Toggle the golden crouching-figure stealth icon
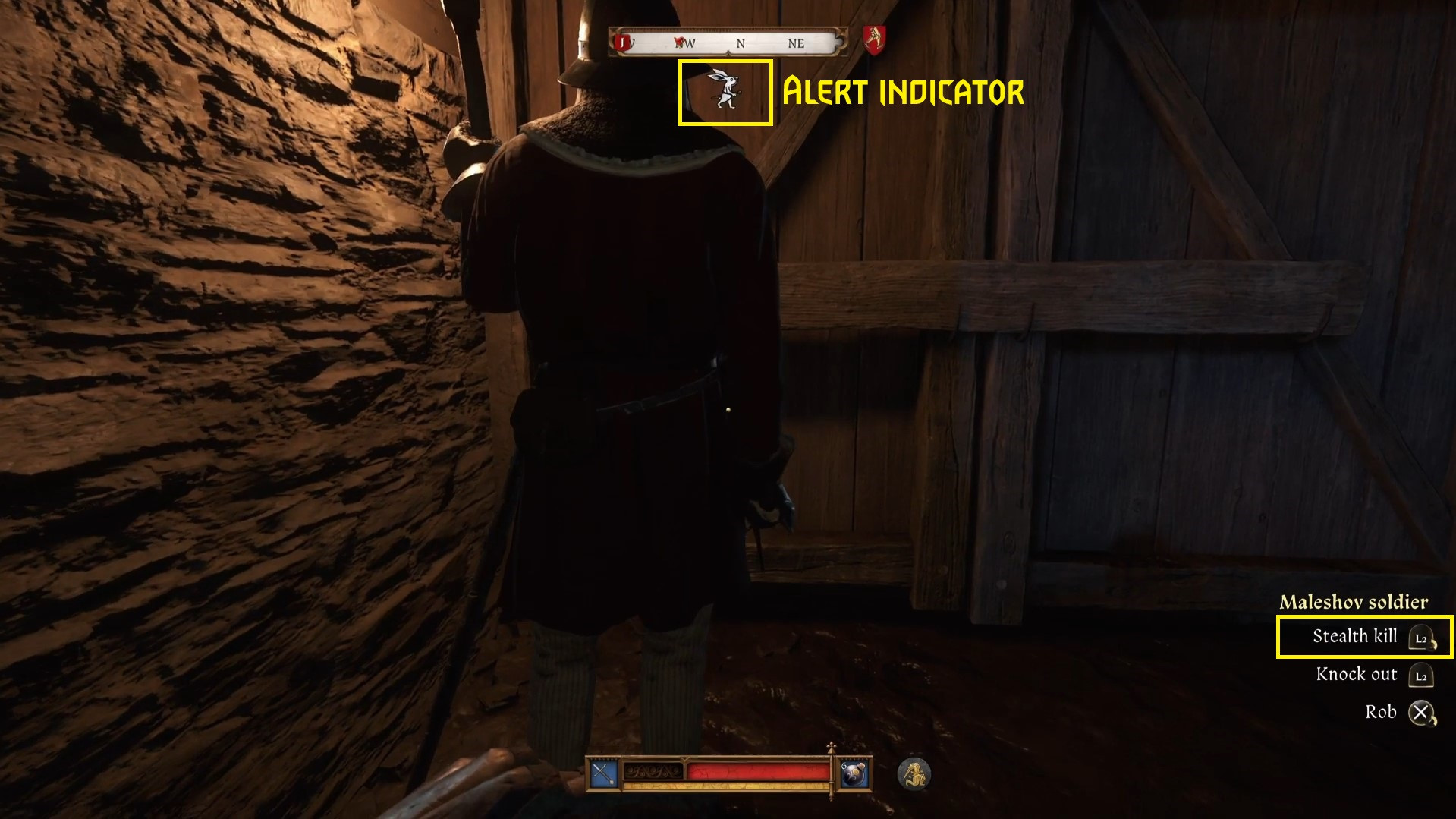Viewport: 1456px width, 819px height. (x=914, y=774)
